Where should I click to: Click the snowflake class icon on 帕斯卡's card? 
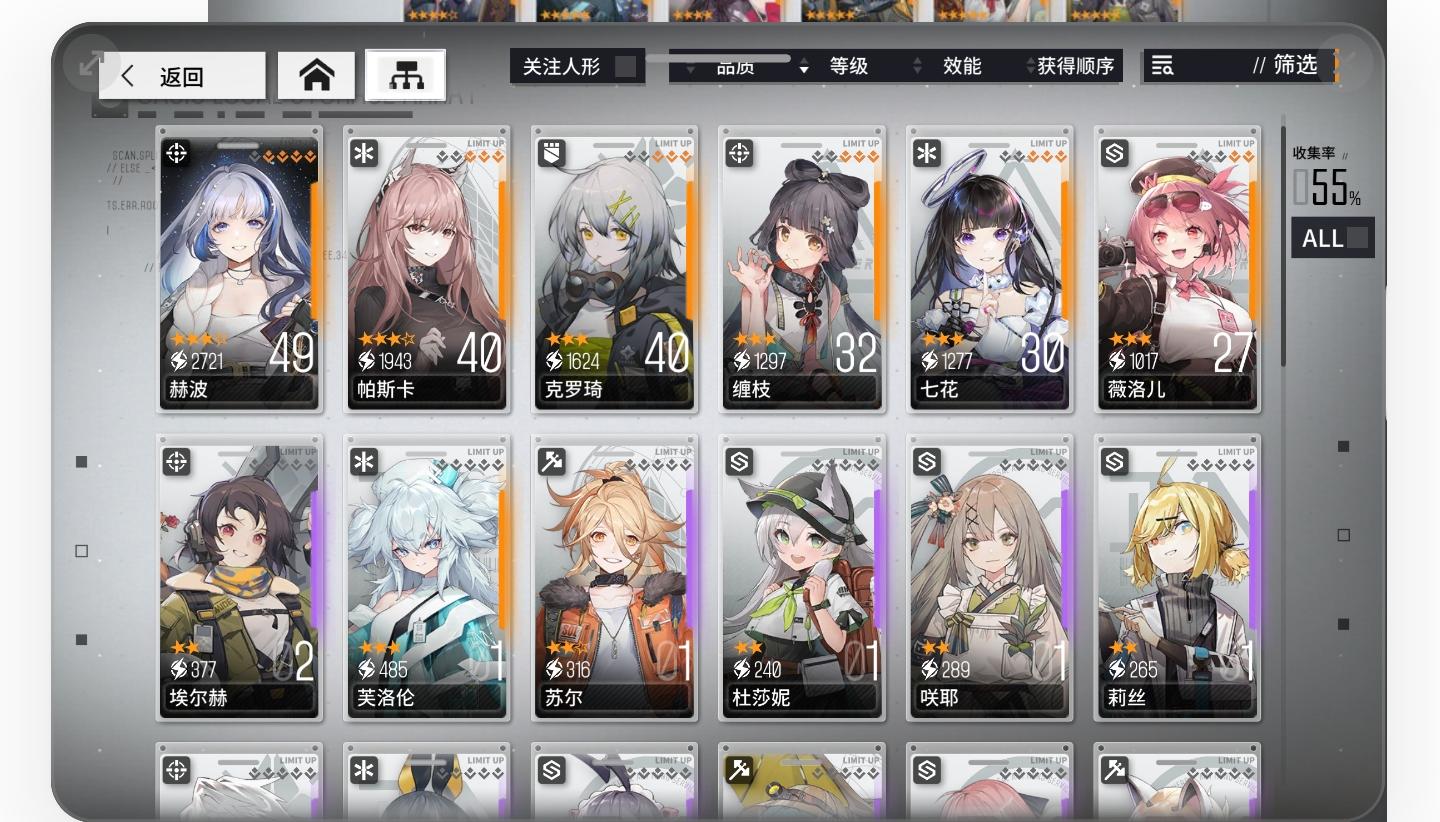pyautogui.click(x=363, y=152)
